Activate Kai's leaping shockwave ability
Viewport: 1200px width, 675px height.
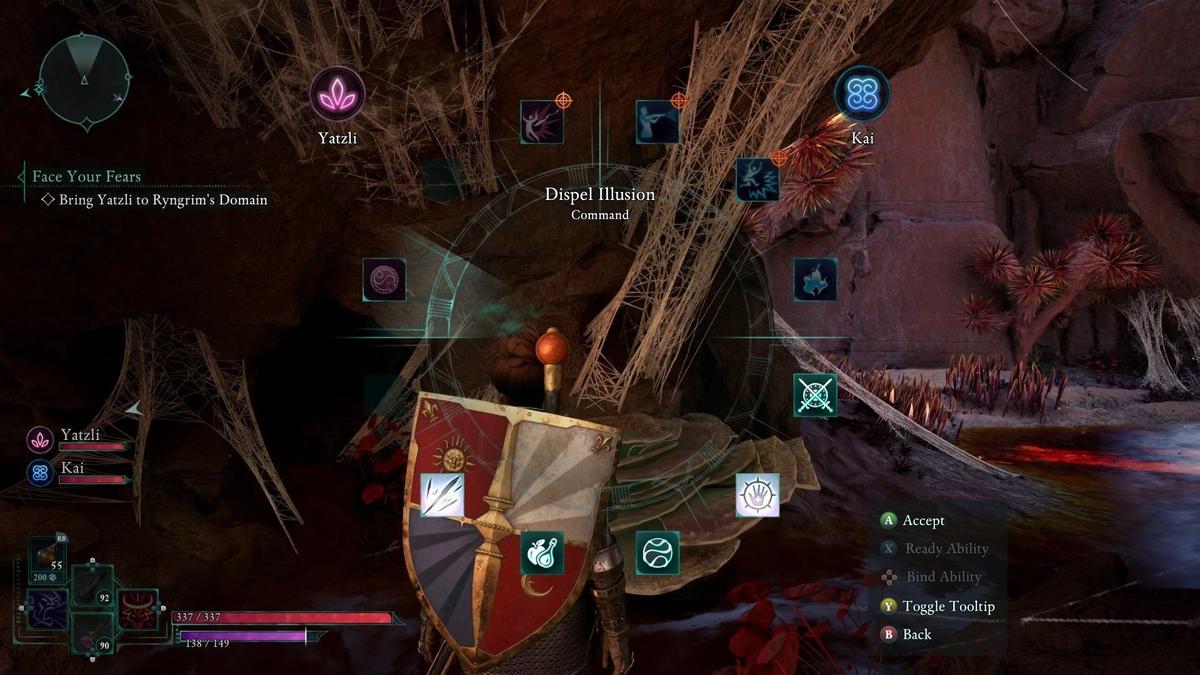tap(757, 179)
